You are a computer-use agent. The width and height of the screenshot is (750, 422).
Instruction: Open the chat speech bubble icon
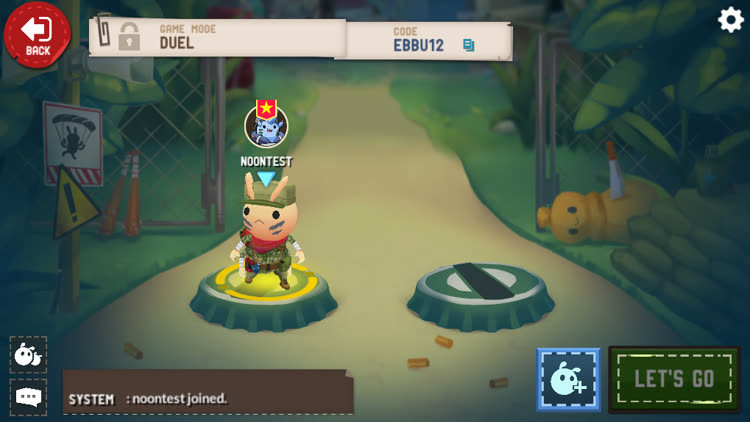coord(28,397)
